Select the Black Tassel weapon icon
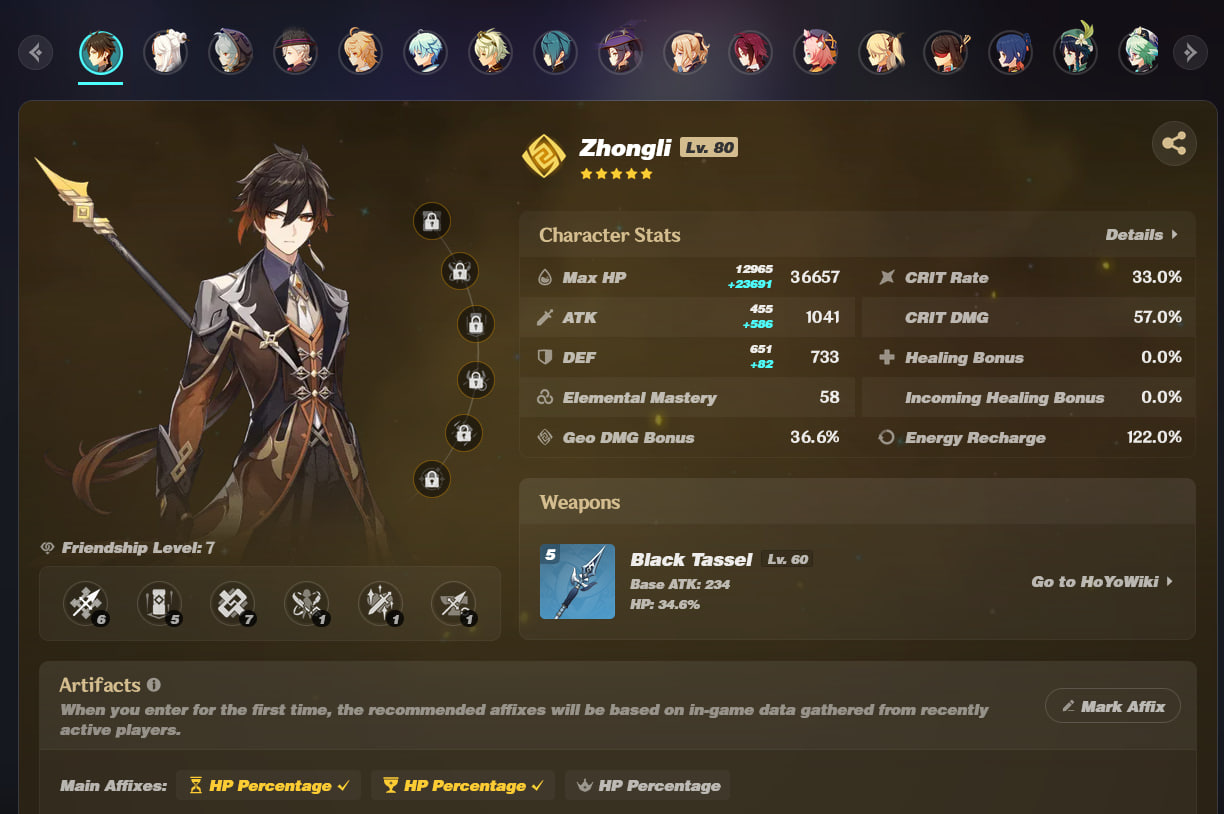Image resolution: width=1224 pixels, height=814 pixels. coord(577,582)
